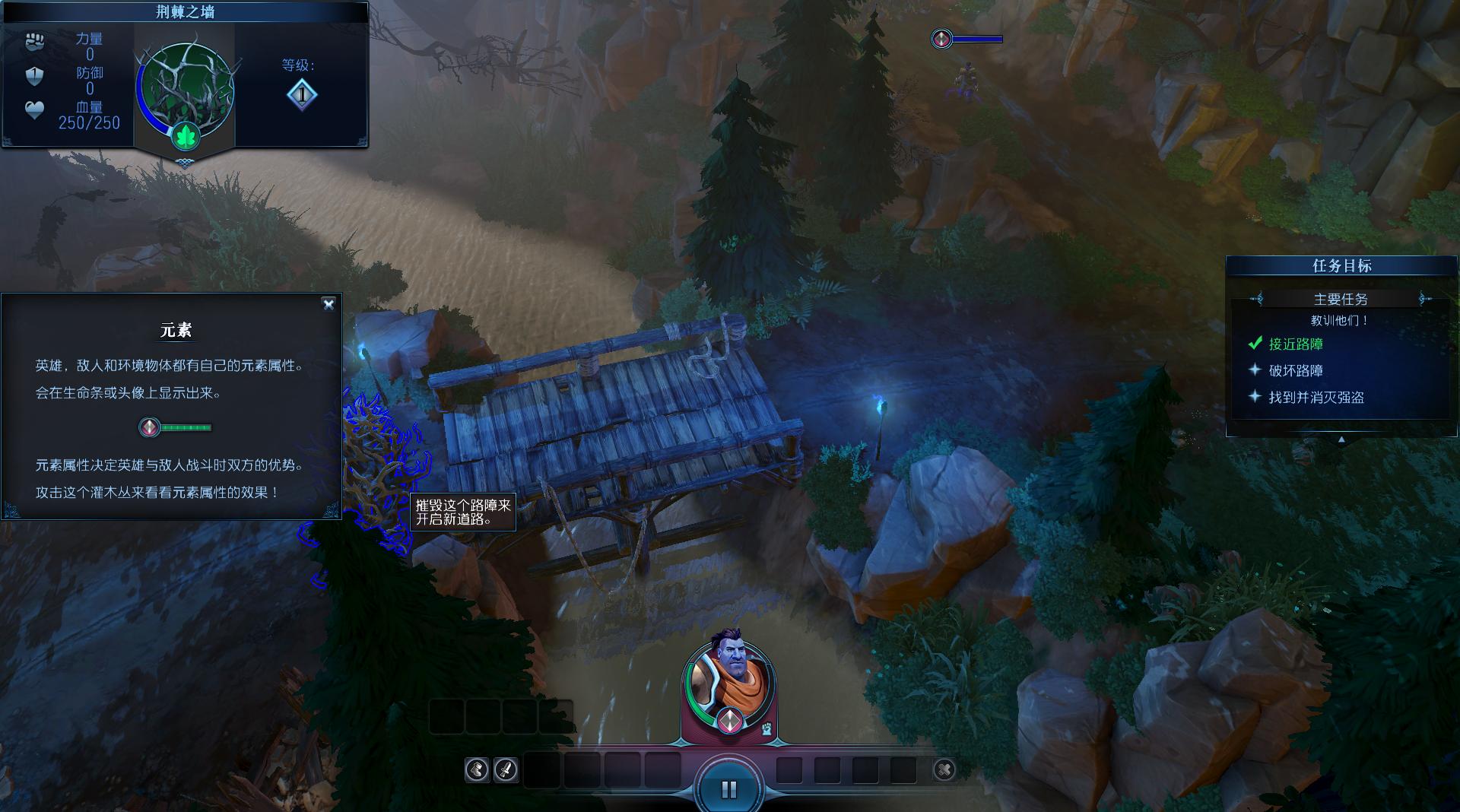Activate the sword attack command icon
The width and height of the screenshot is (1460, 812).
pyautogui.click(x=506, y=770)
